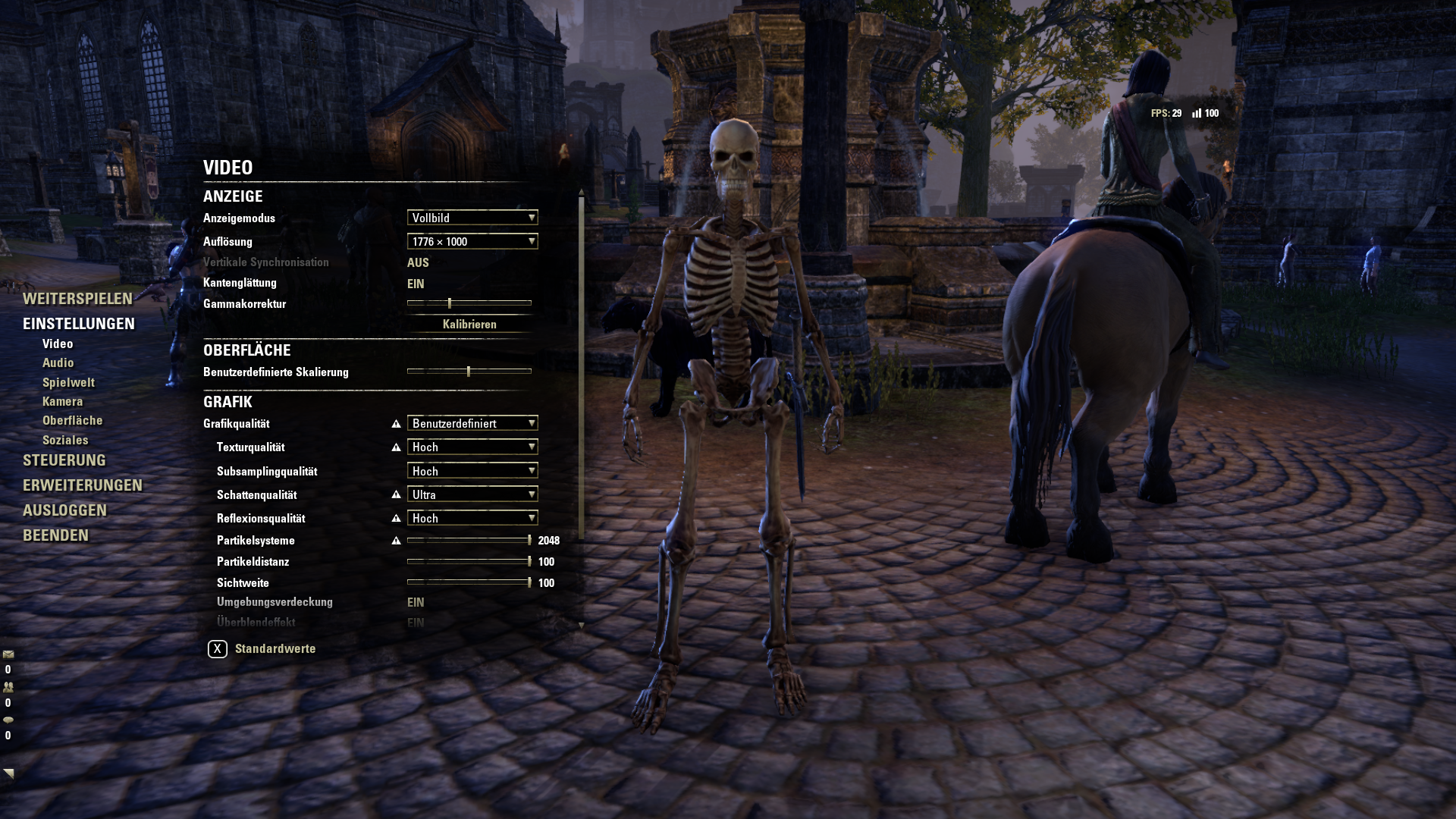Open the Audio settings section

pyautogui.click(x=58, y=363)
